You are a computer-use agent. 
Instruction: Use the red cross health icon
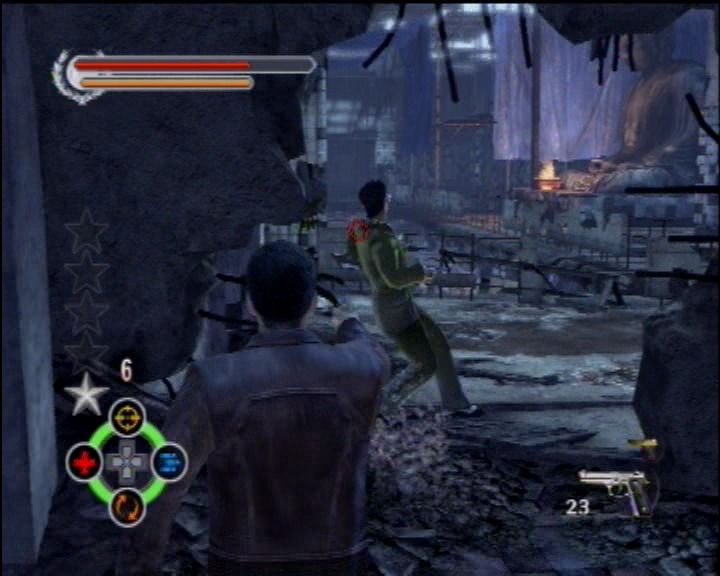point(84,462)
